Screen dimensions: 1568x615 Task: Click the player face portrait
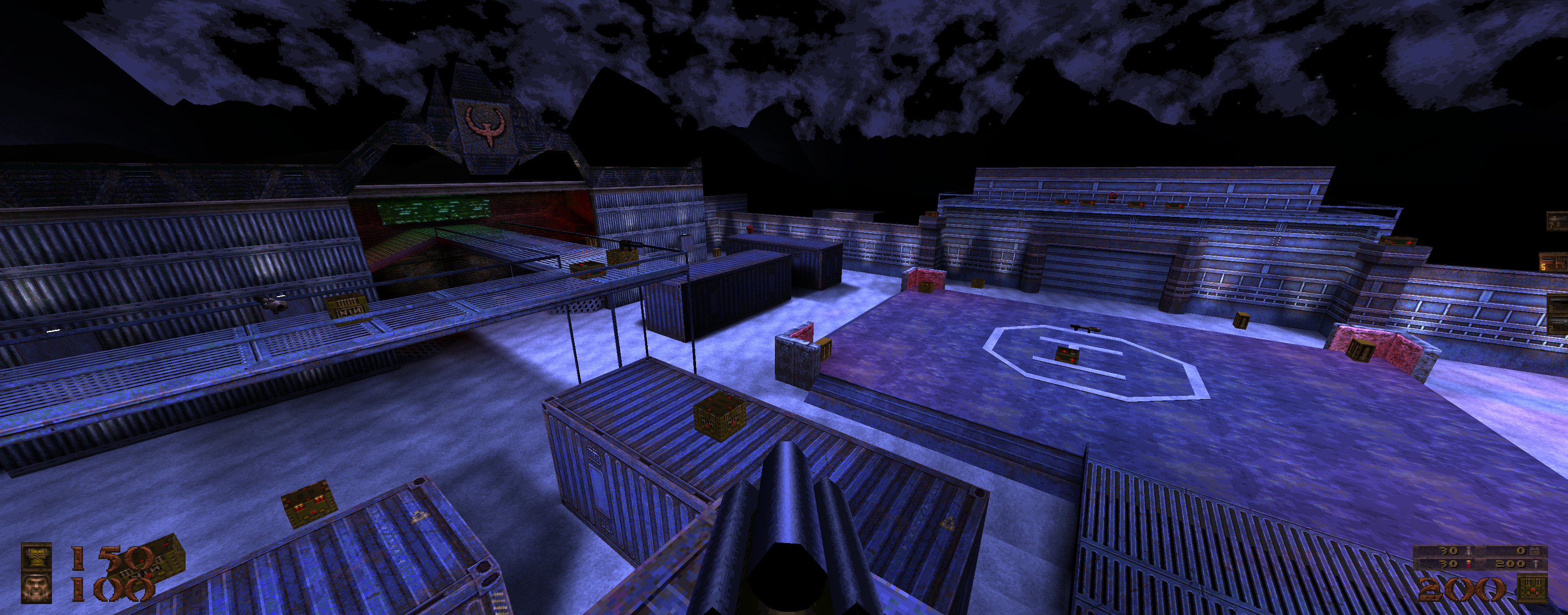coord(36,588)
